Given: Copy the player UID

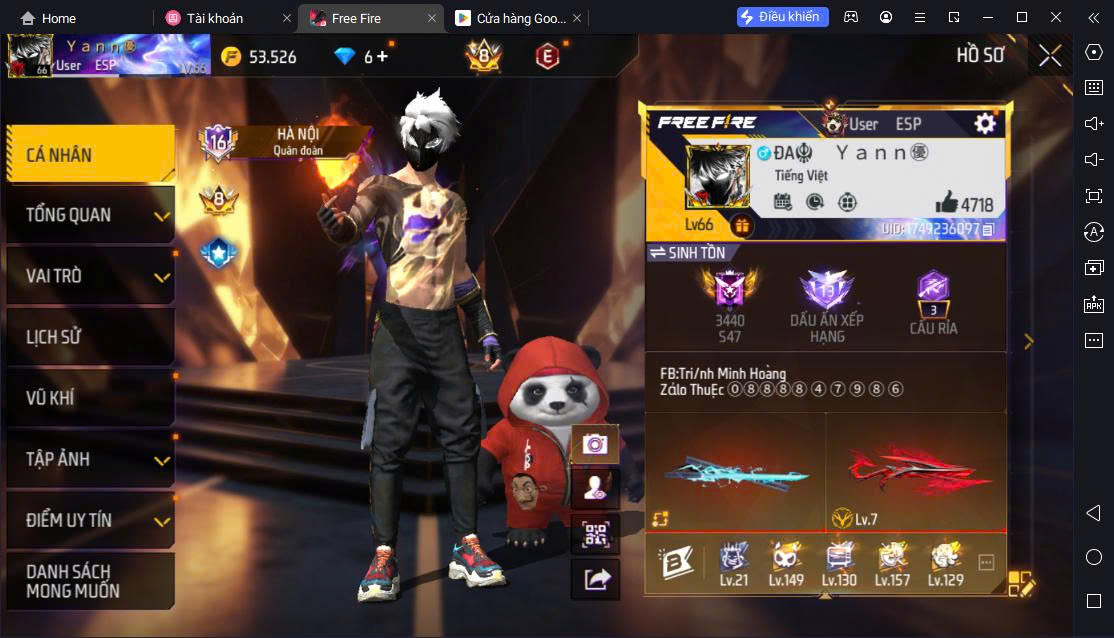Looking at the screenshot, I should coord(988,230).
